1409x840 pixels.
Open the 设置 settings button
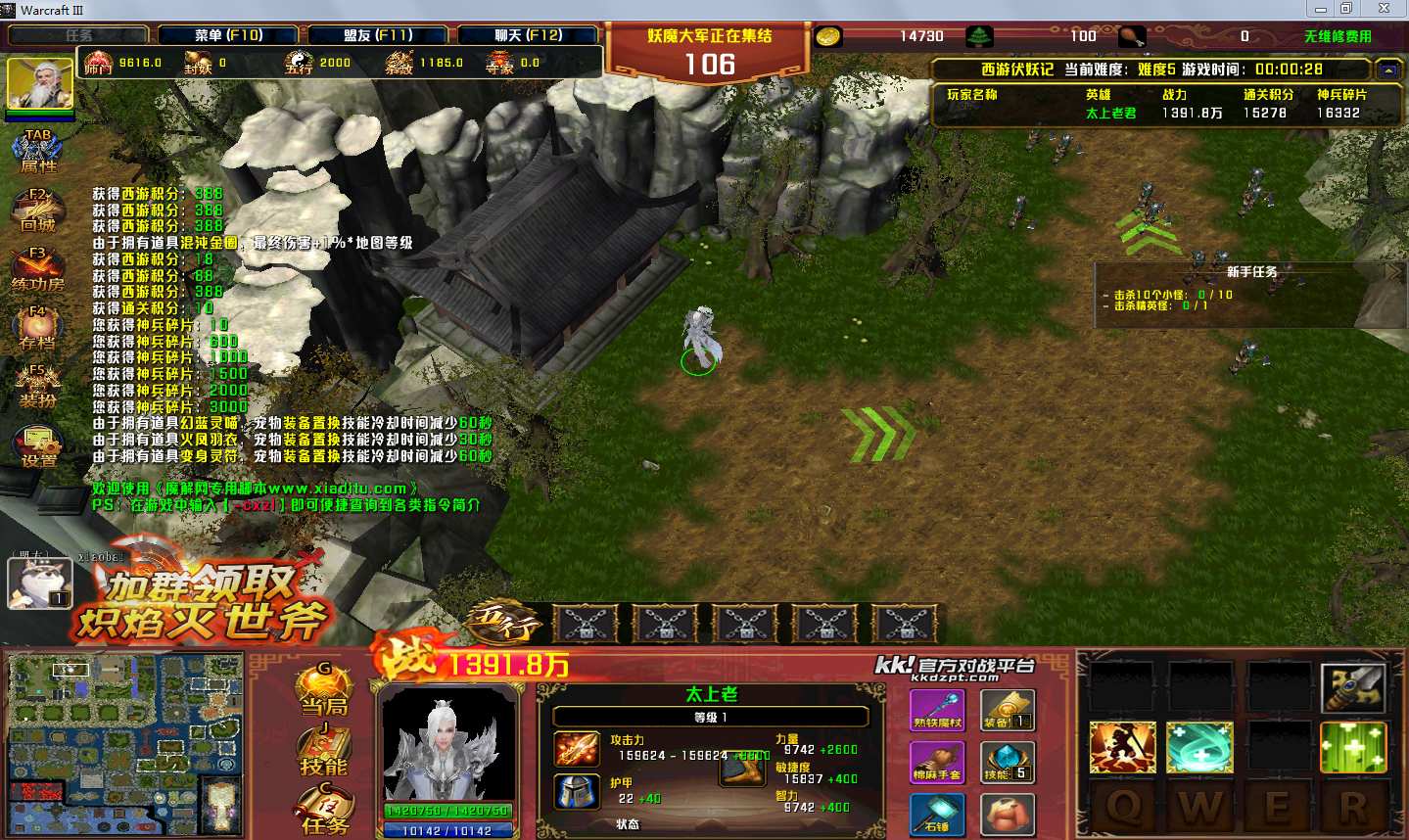38,445
